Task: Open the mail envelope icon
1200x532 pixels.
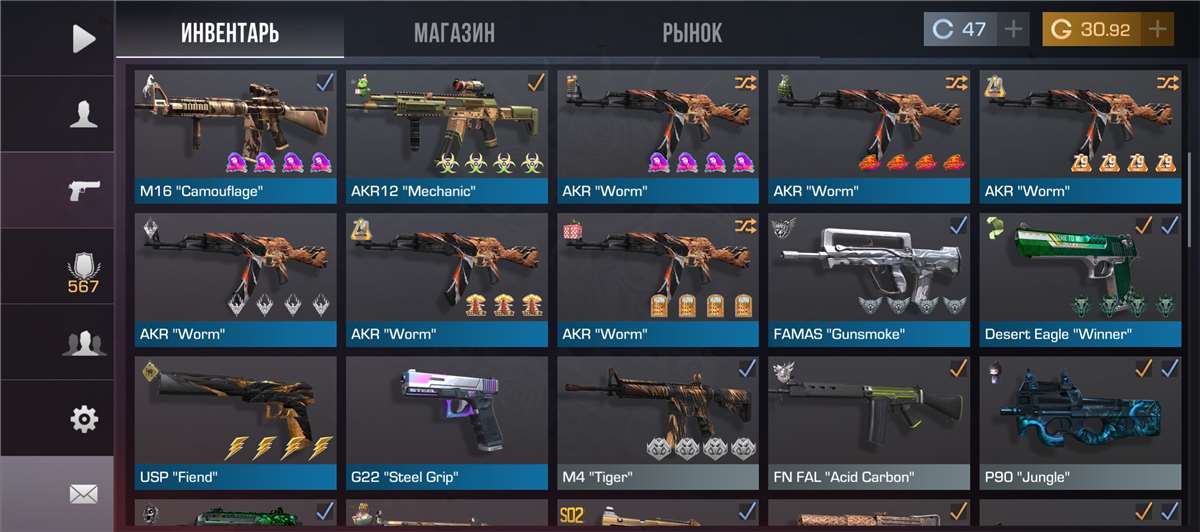Action: tap(83, 493)
